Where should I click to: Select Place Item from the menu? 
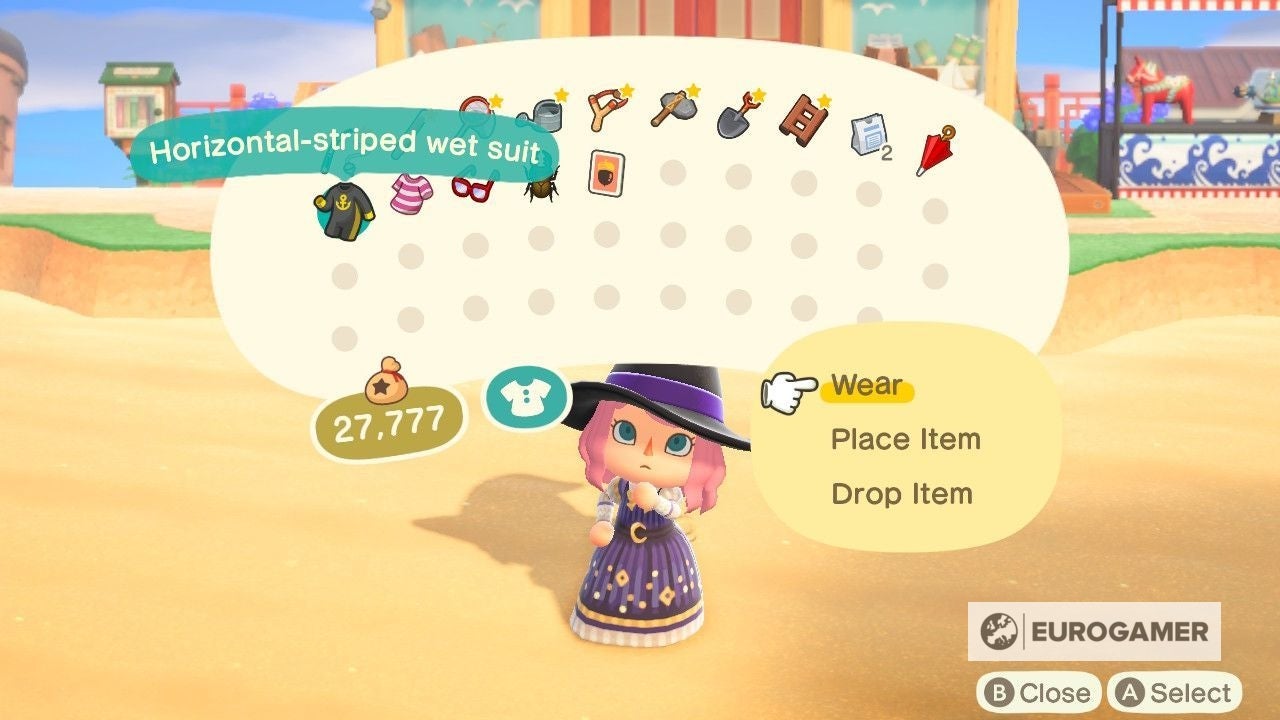point(906,439)
